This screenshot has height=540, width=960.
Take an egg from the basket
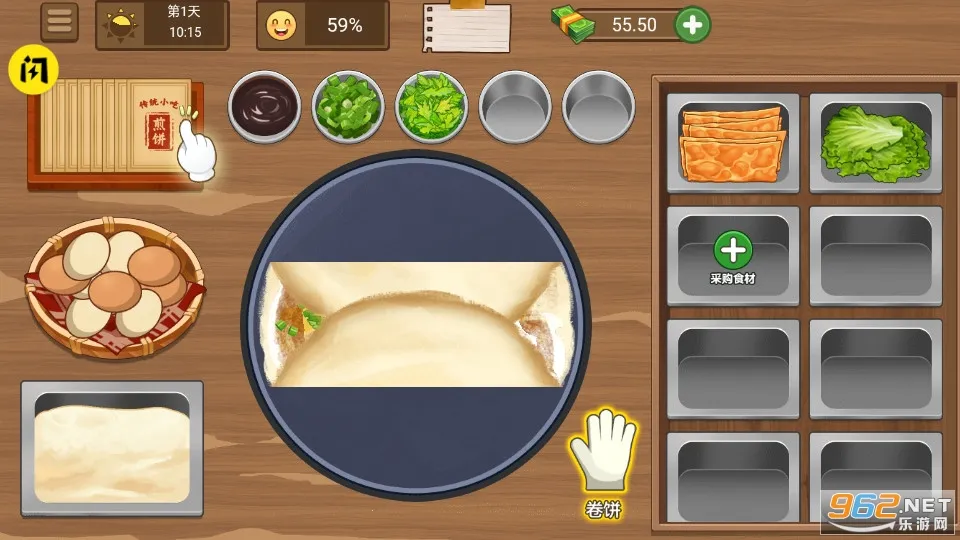pyautogui.click(x=113, y=283)
